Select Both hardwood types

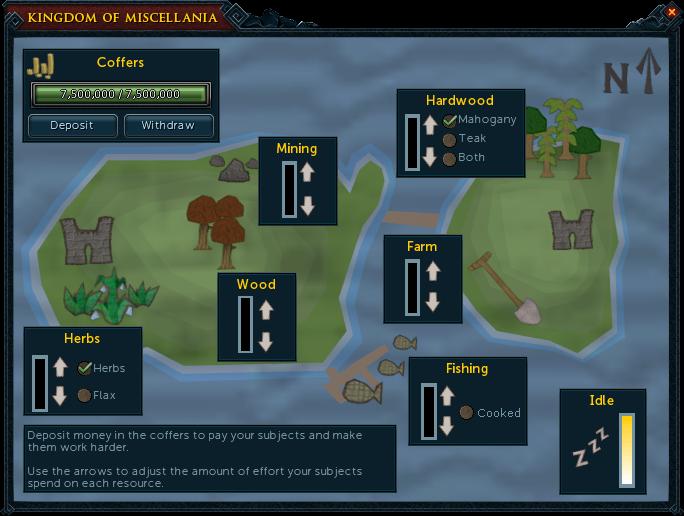coord(450,158)
